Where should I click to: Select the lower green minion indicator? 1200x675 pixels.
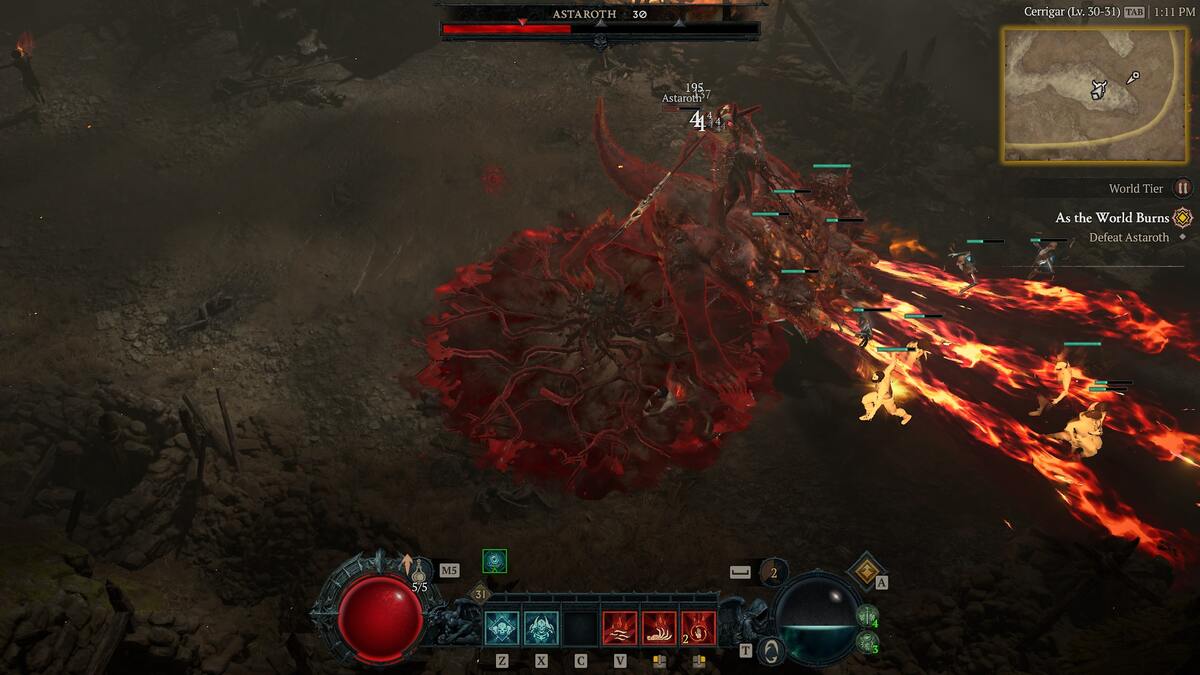point(867,642)
